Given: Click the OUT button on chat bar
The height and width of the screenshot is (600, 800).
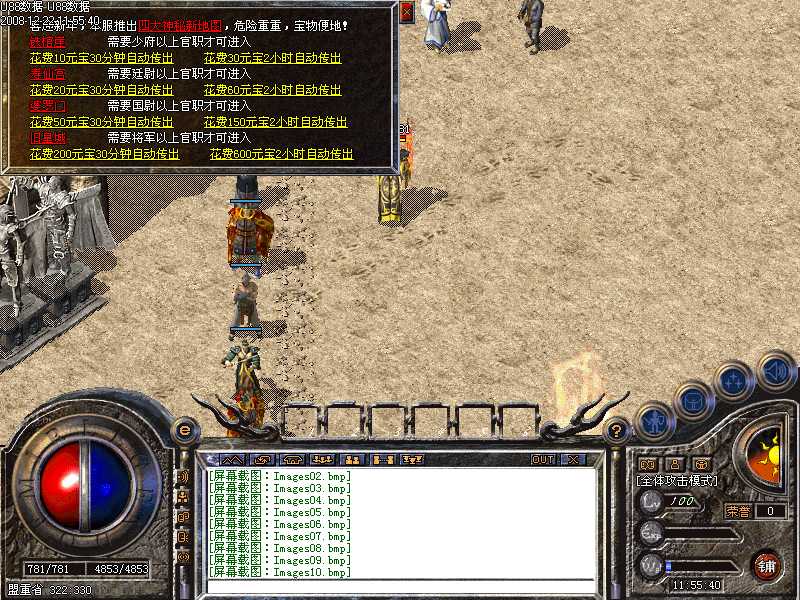Looking at the screenshot, I should (542, 459).
